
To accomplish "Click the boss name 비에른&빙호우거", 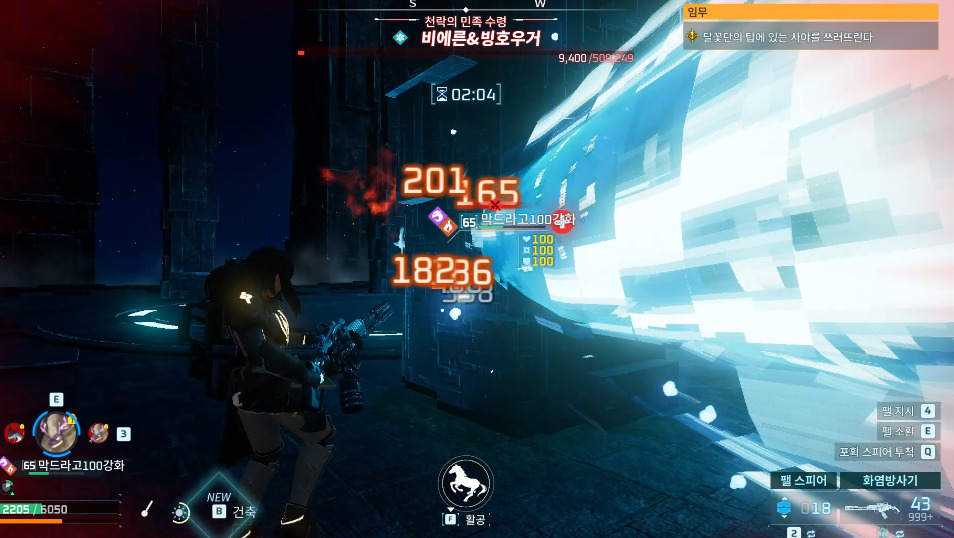I will 480,39.
